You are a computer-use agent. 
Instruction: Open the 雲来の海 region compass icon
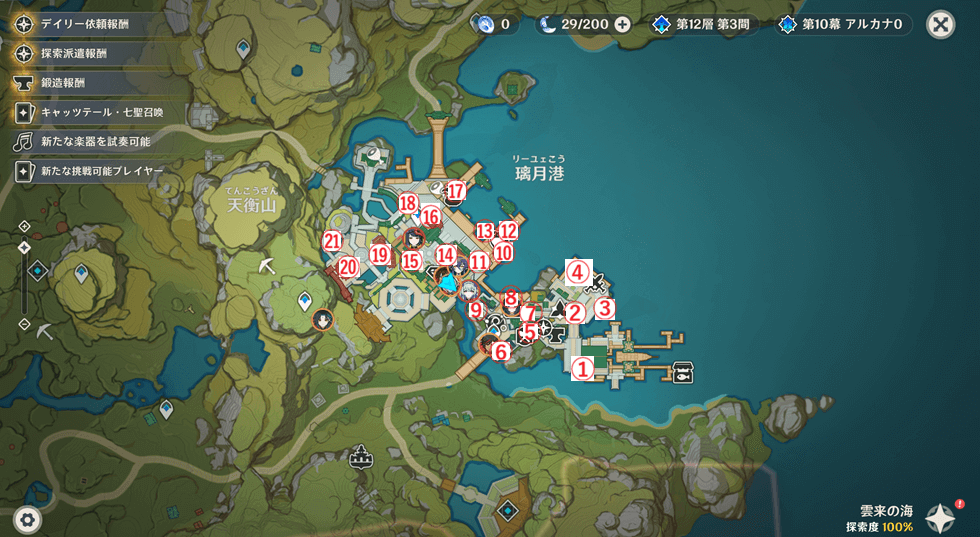(940, 517)
